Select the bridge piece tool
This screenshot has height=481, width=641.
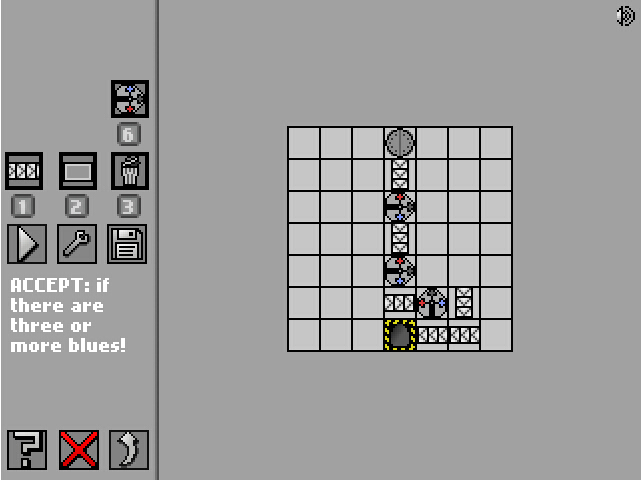click(77, 171)
